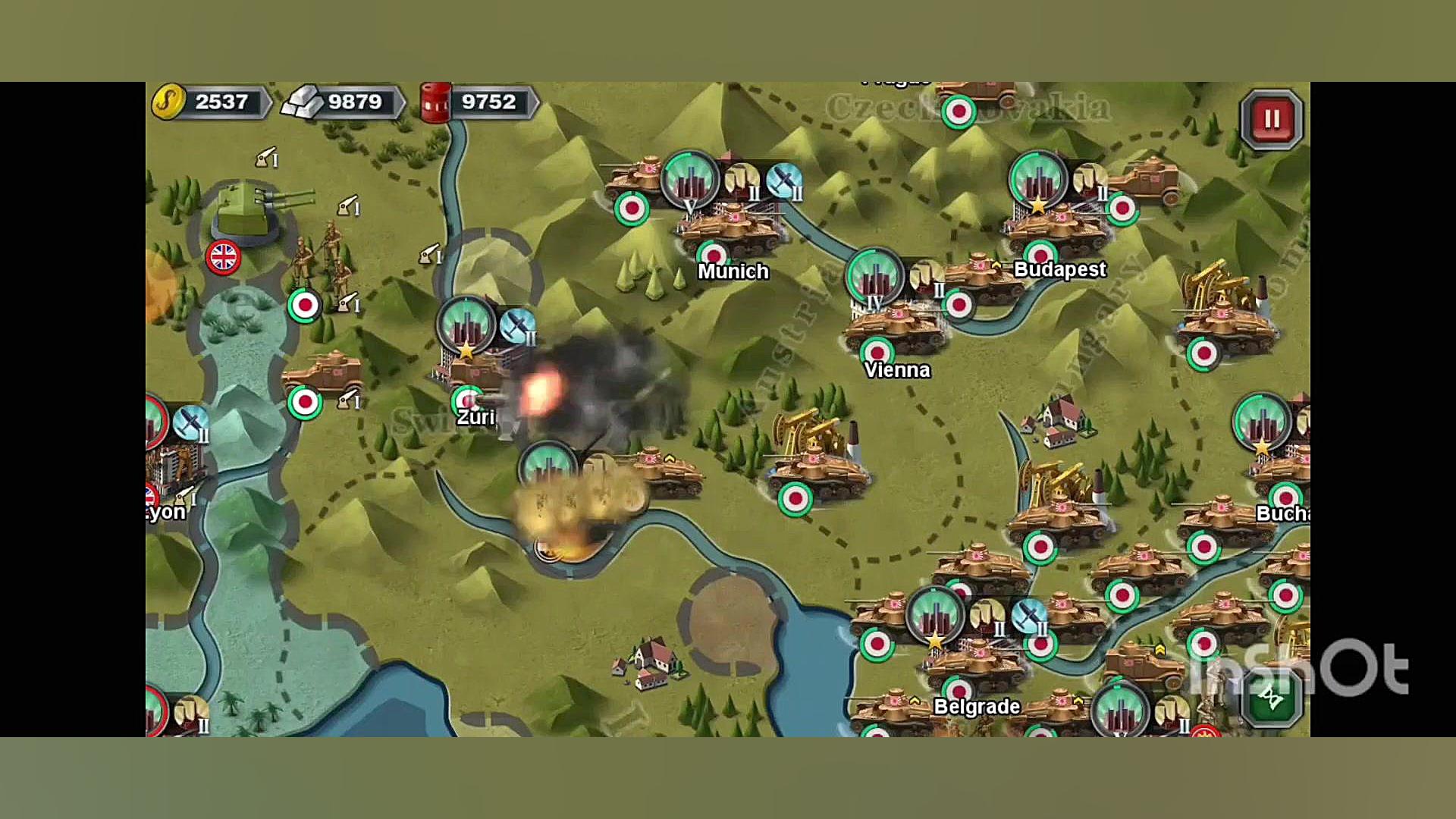Select the Zurich city icon
This screenshot has height=819, width=1456.
click(x=466, y=326)
